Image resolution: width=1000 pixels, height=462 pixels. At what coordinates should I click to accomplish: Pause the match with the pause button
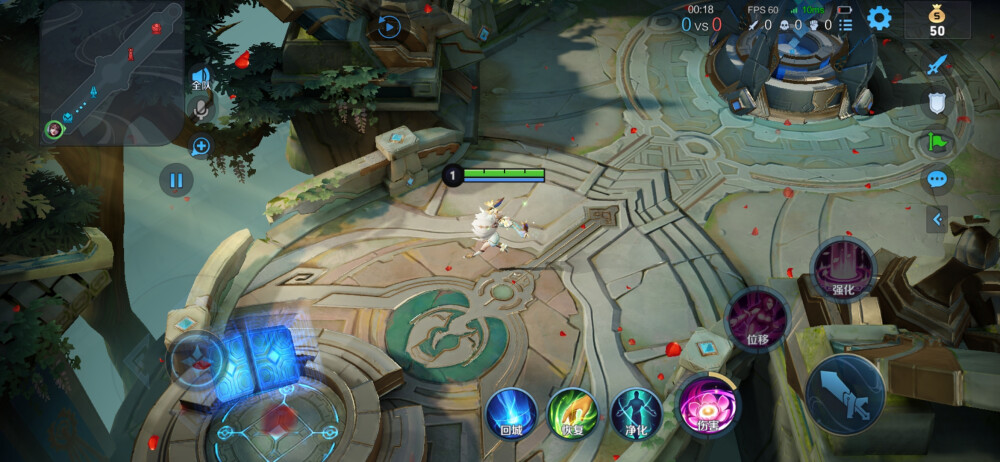(176, 180)
